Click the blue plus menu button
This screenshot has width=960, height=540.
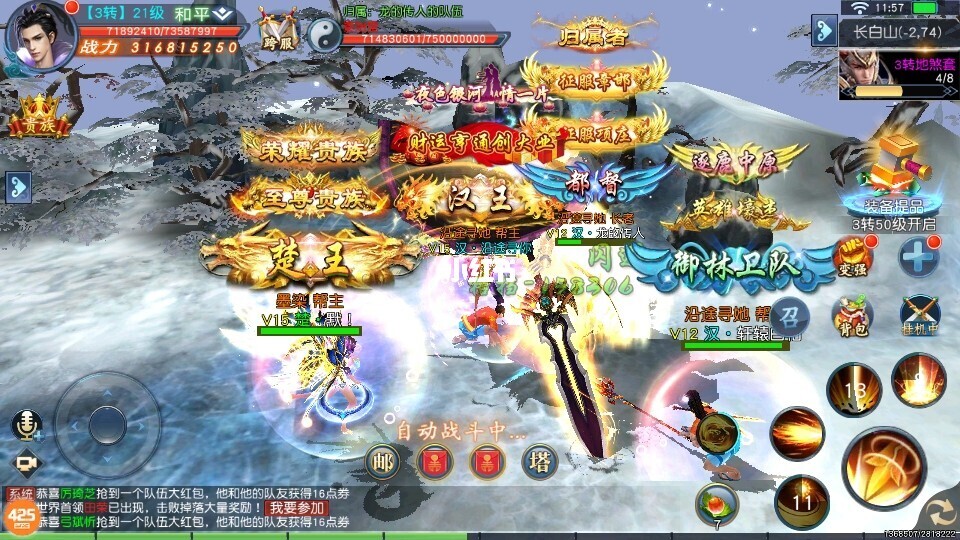pyautogui.click(x=918, y=258)
